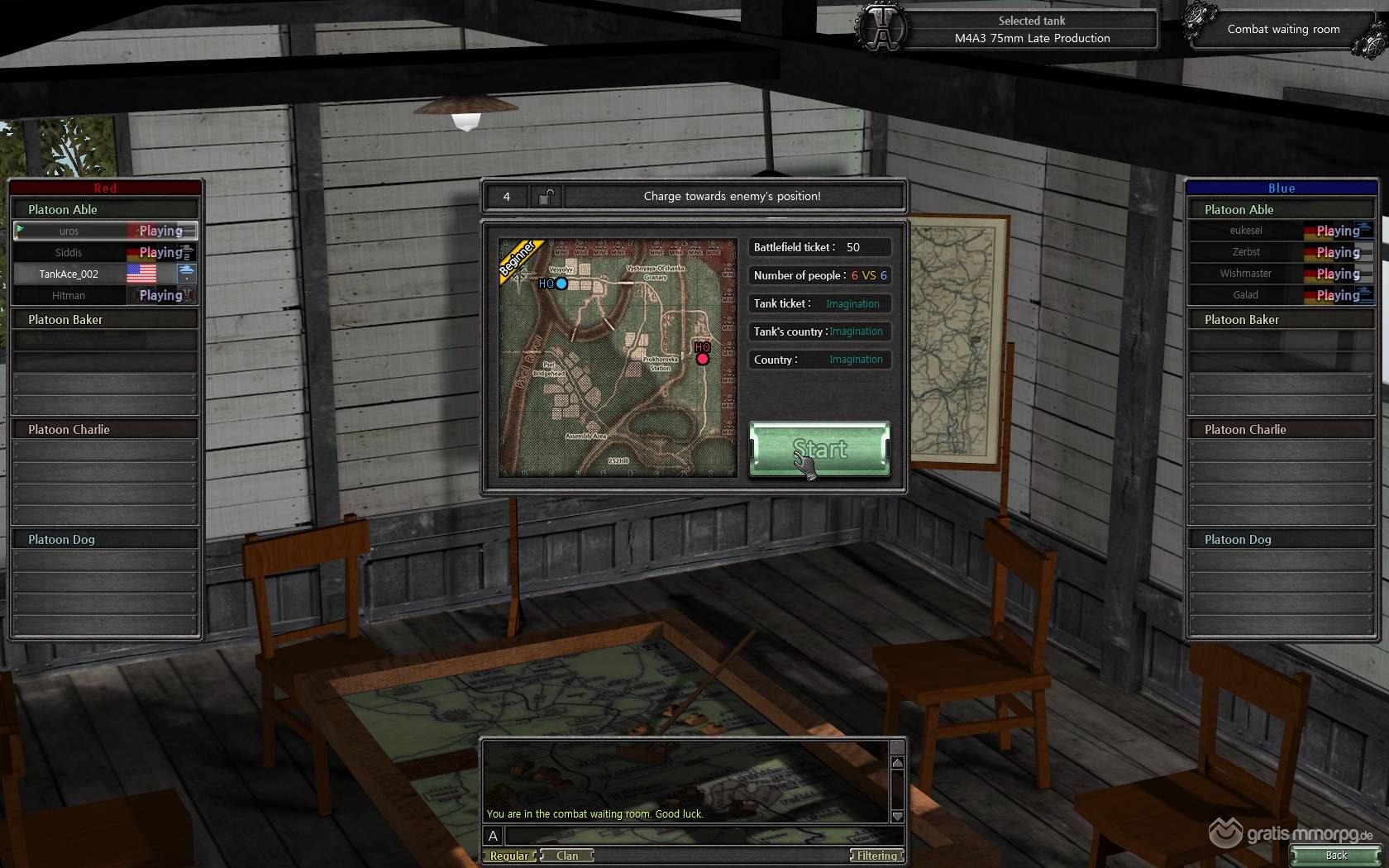Select player Wishmaster in Blue team
The width and height of the screenshot is (1389, 868).
coord(1246,274)
